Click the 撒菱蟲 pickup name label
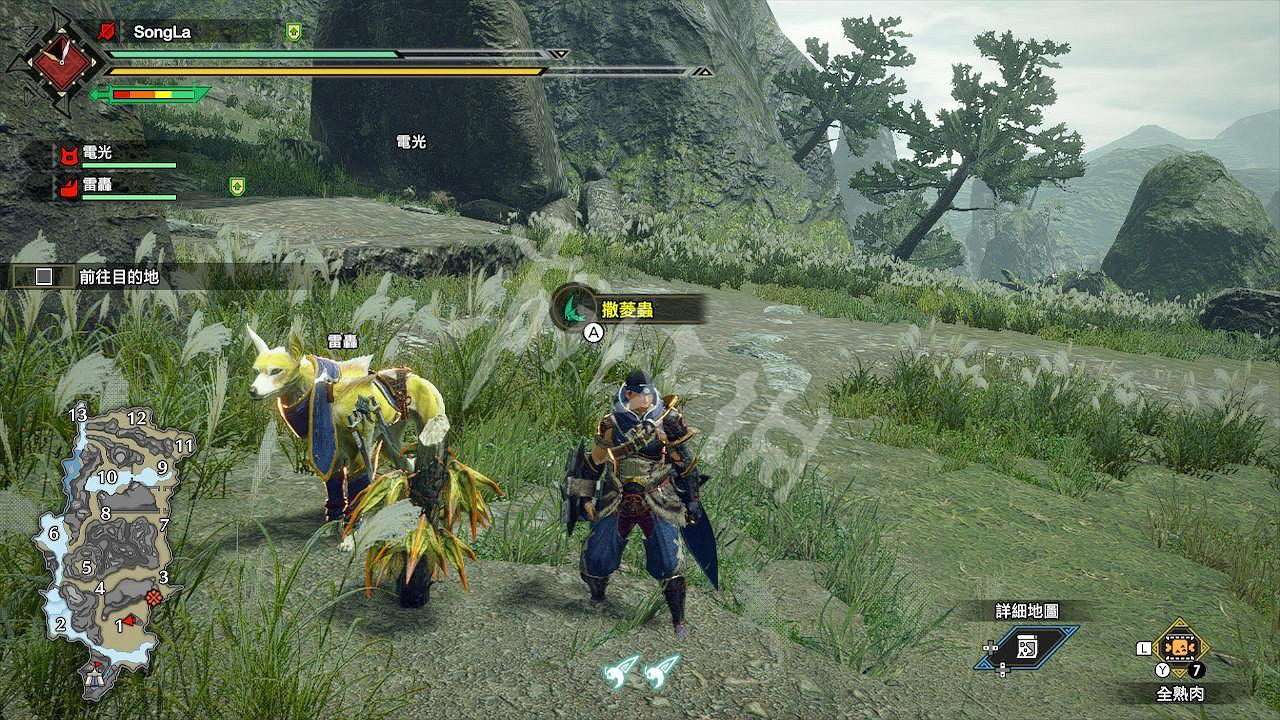This screenshot has width=1280, height=720. tap(626, 309)
